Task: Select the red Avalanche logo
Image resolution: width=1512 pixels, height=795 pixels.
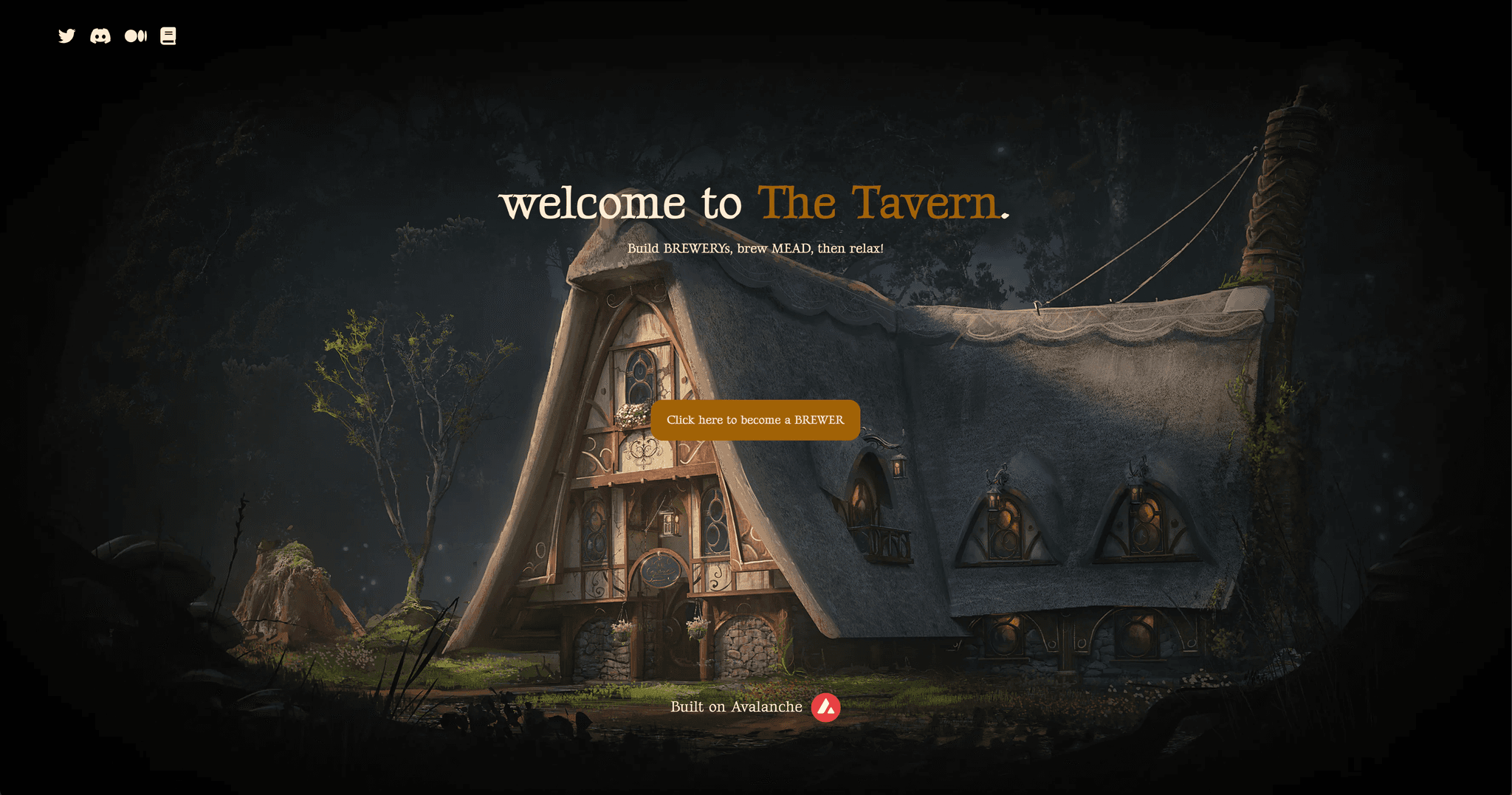Action: click(x=825, y=707)
